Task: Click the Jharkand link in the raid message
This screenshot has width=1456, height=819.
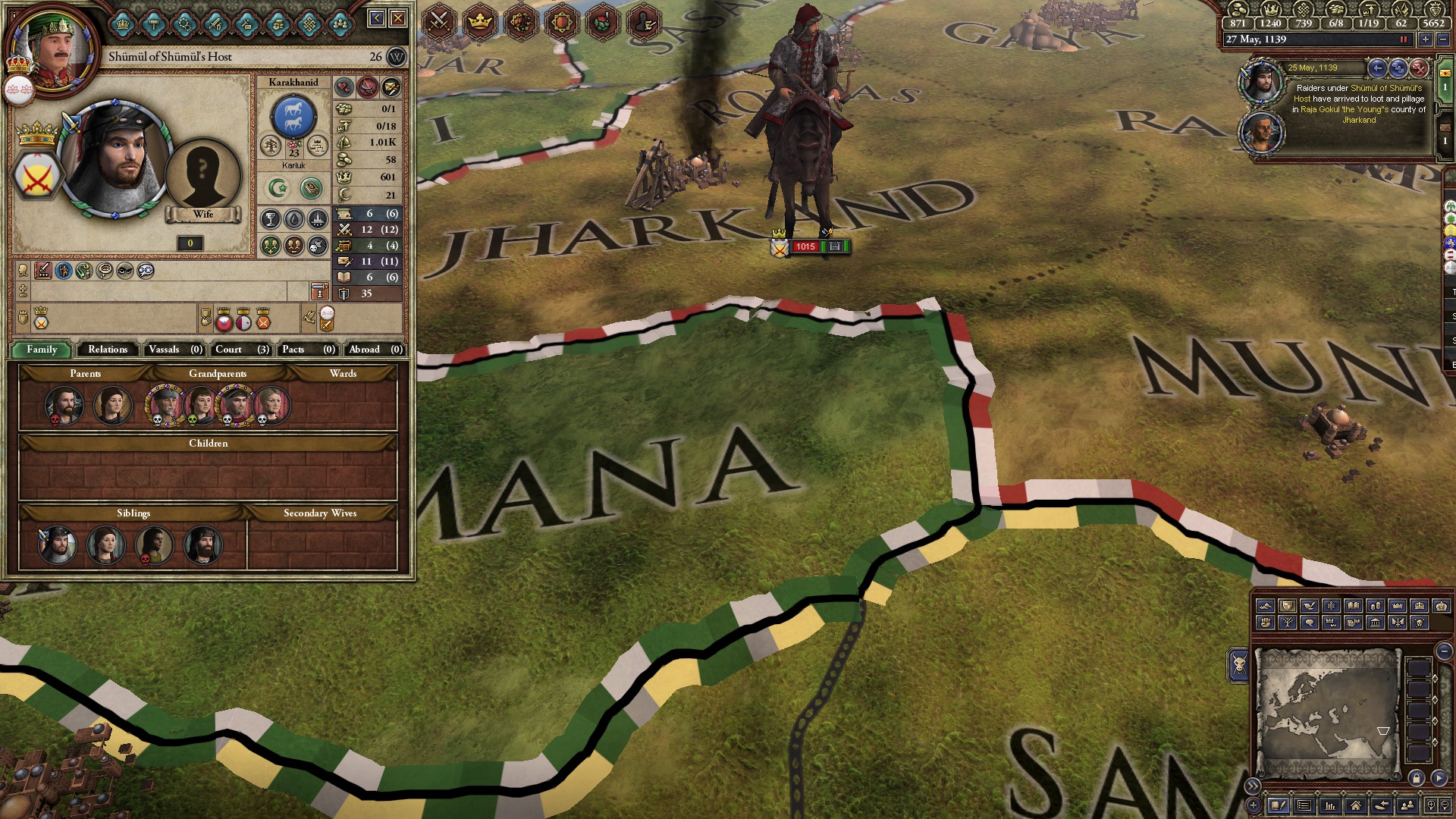Action: (1359, 121)
